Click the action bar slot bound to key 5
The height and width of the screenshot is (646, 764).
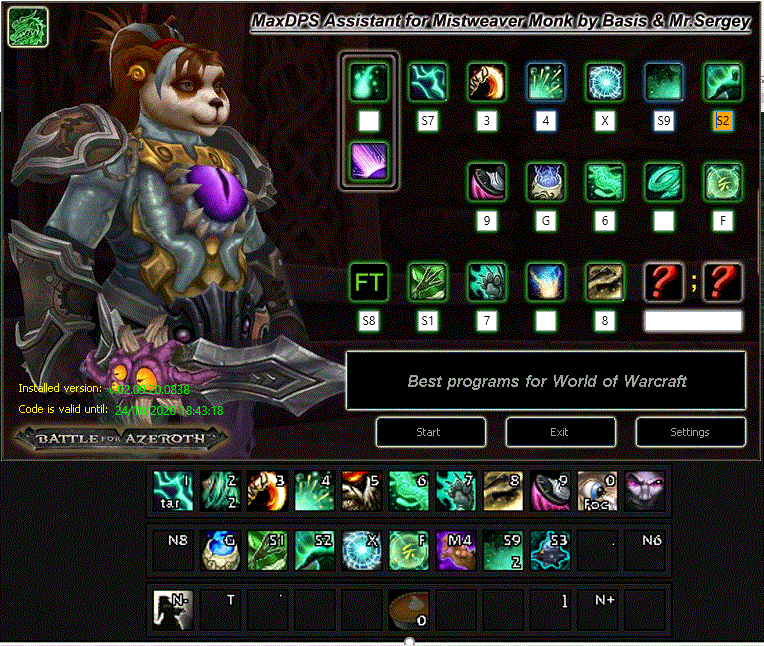click(x=361, y=492)
